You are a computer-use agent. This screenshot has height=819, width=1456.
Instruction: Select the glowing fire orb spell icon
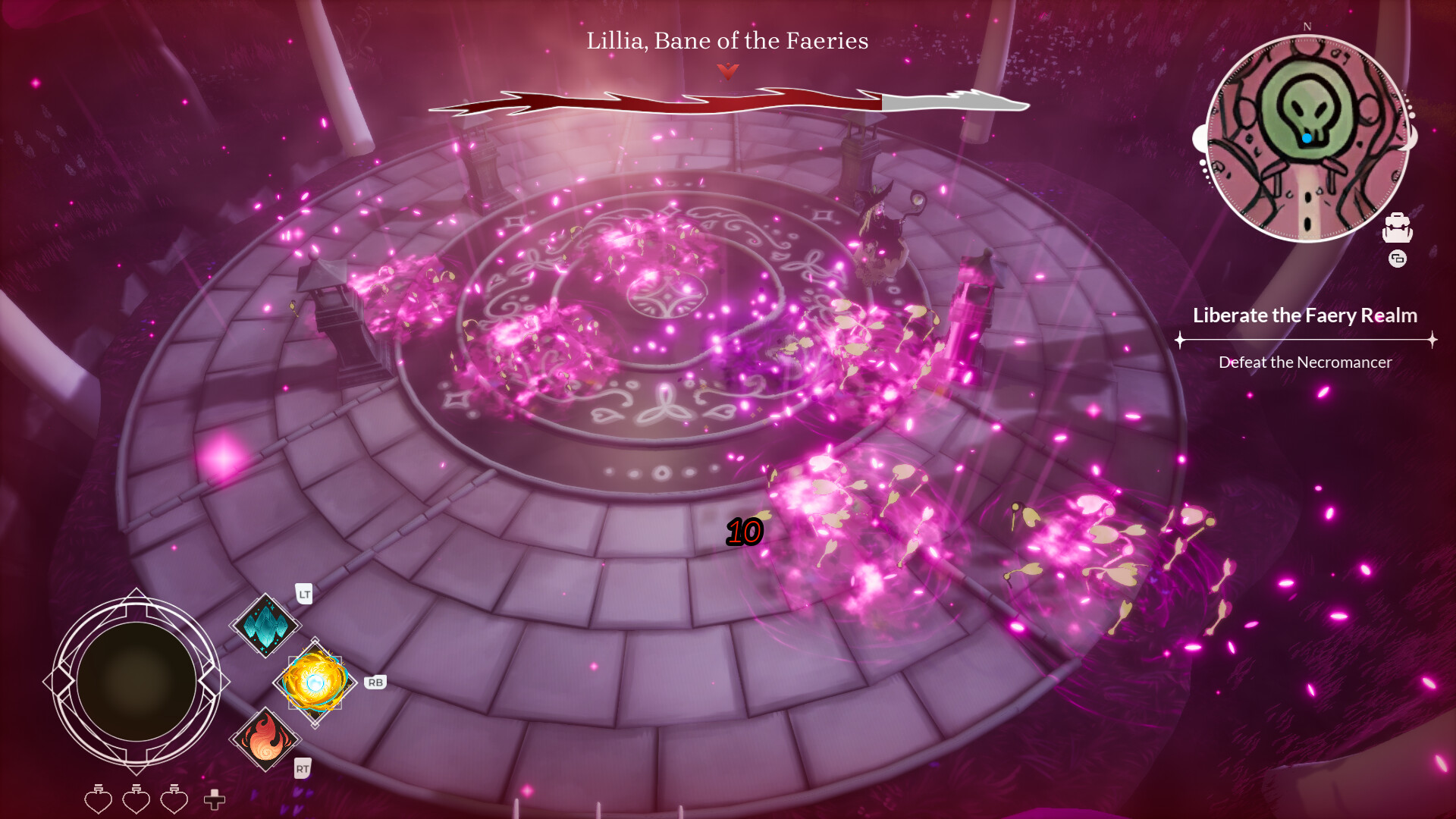(x=313, y=682)
